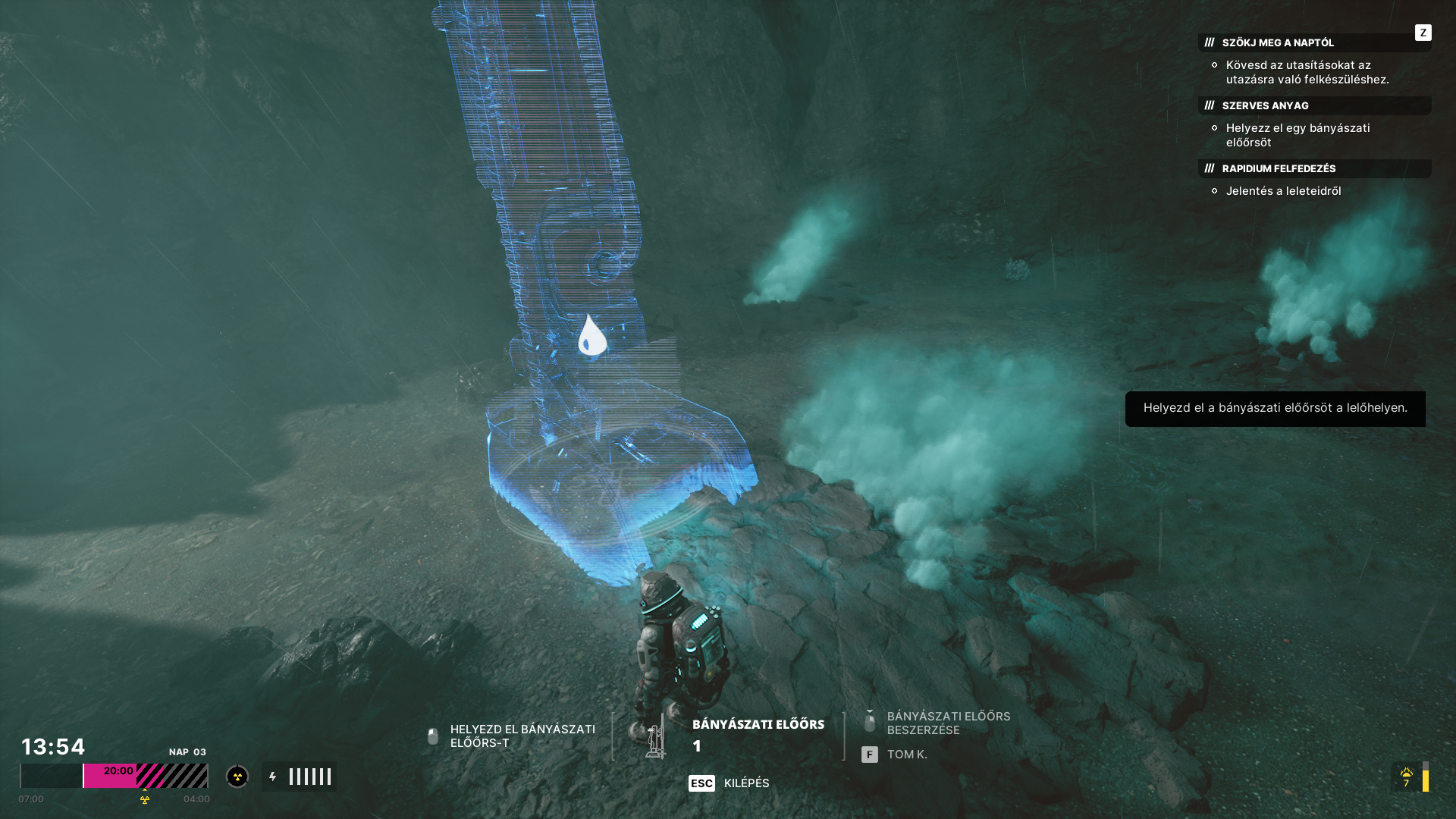Click the white droplet resource marker
Image resolution: width=1456 pixels, height=819 pixels.
pyautogui.click(x=591, y=336)
